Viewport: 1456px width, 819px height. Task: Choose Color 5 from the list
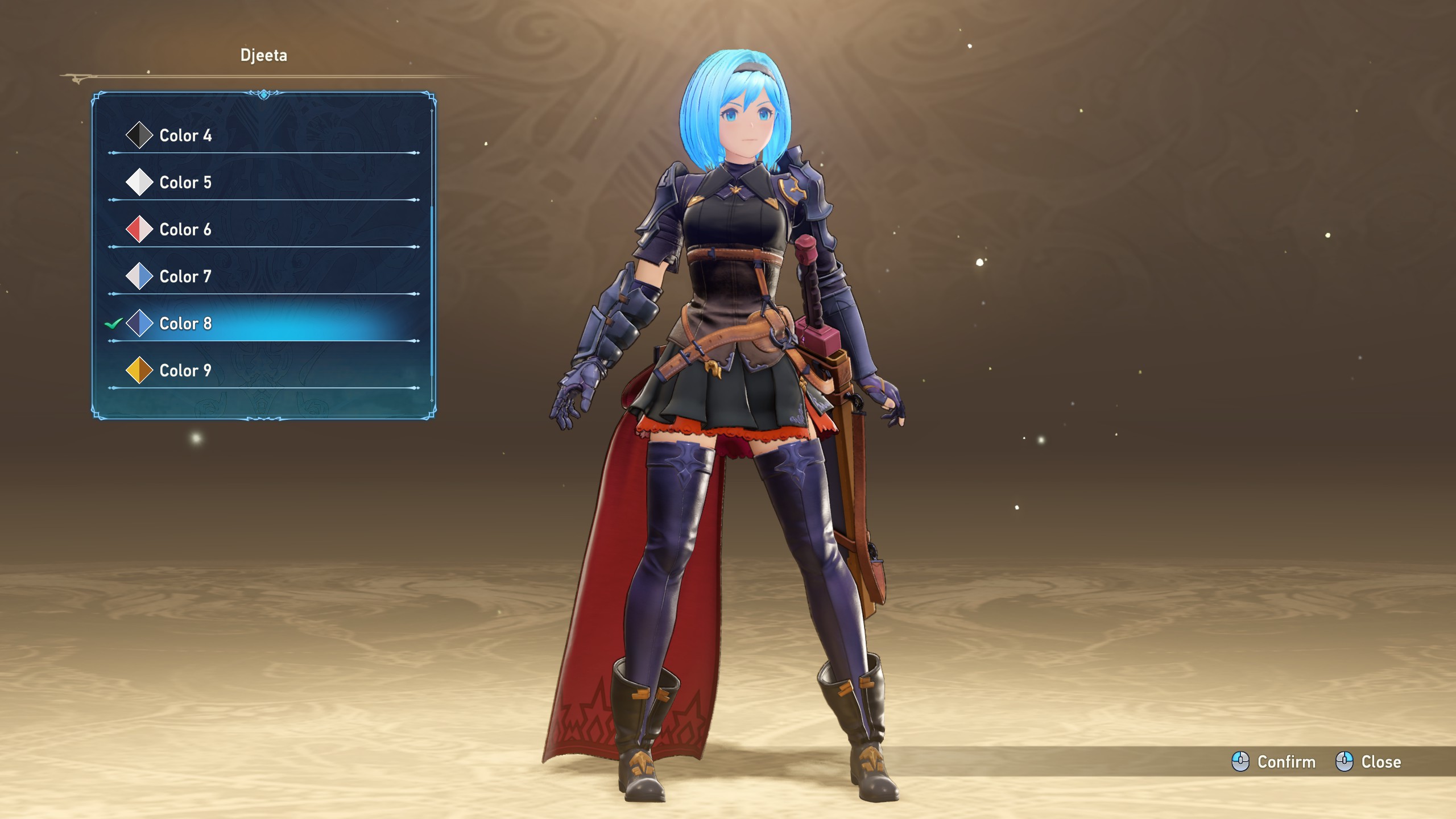[x=185, y=183]
